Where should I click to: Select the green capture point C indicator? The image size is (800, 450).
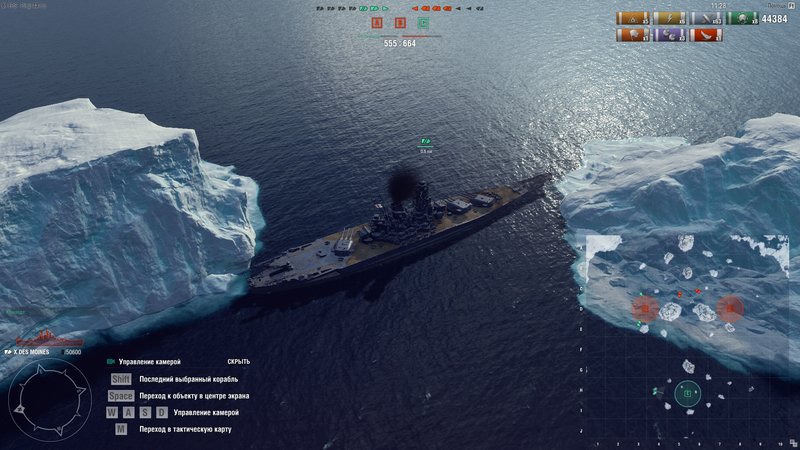423,22
